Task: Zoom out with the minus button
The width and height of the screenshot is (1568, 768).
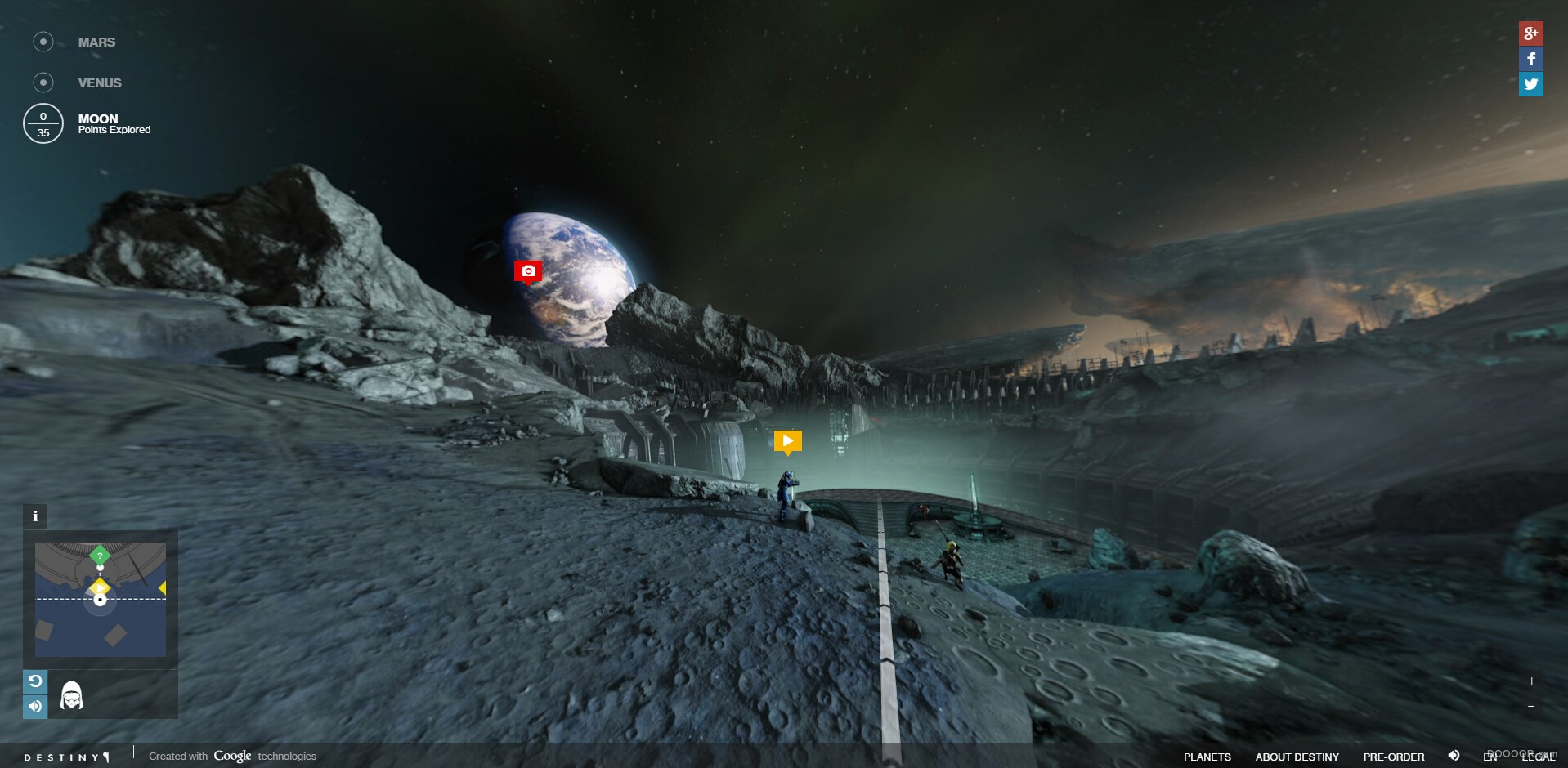Action: (x=1531, y=706)
